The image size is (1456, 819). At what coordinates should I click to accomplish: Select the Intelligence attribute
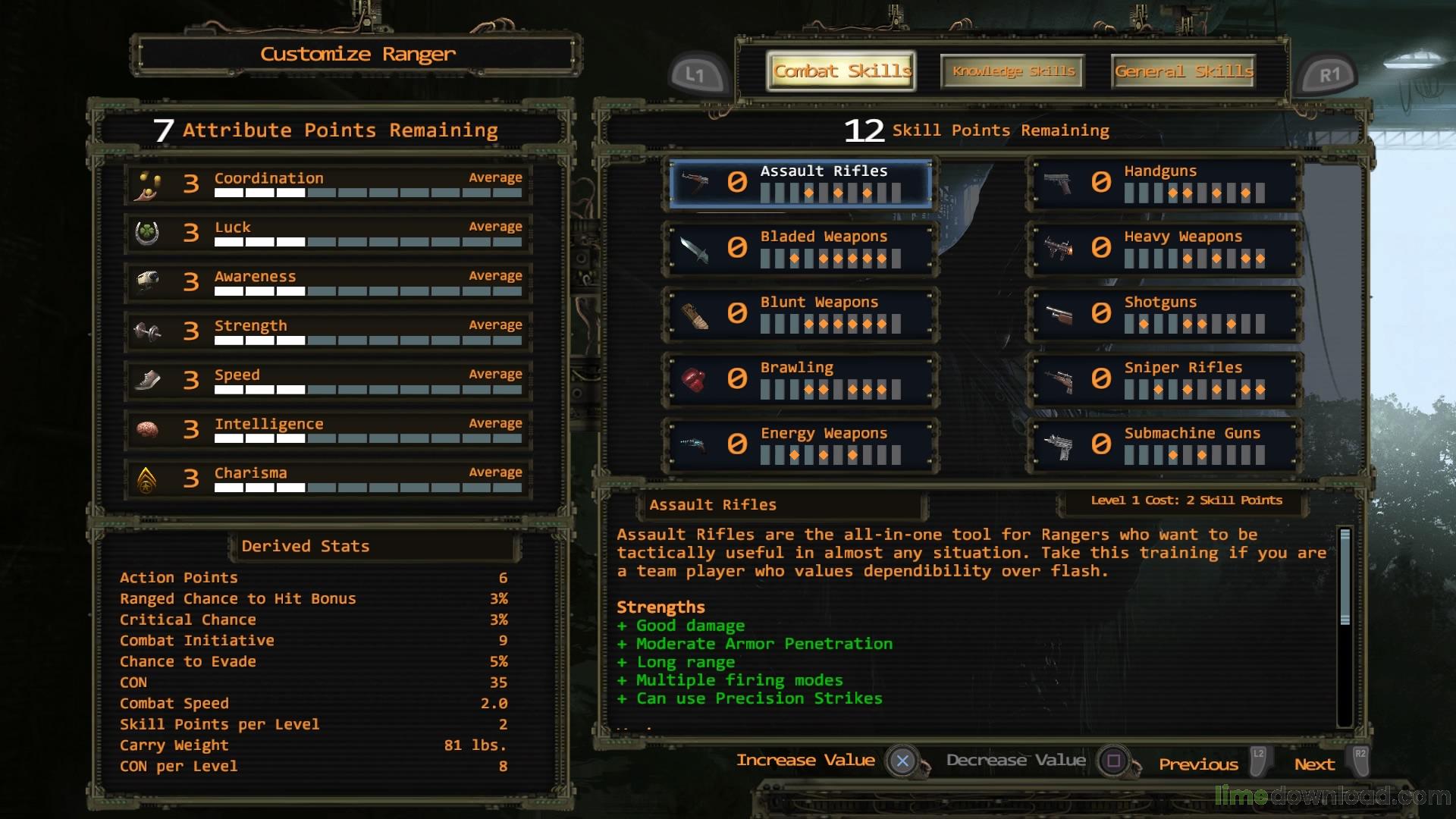point(328,430)
